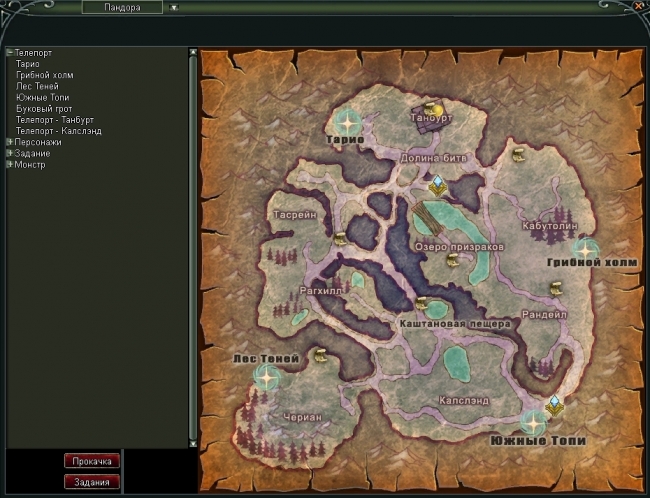
Task: Collapse the Телепорт tree section
Action: click(9, 53)
